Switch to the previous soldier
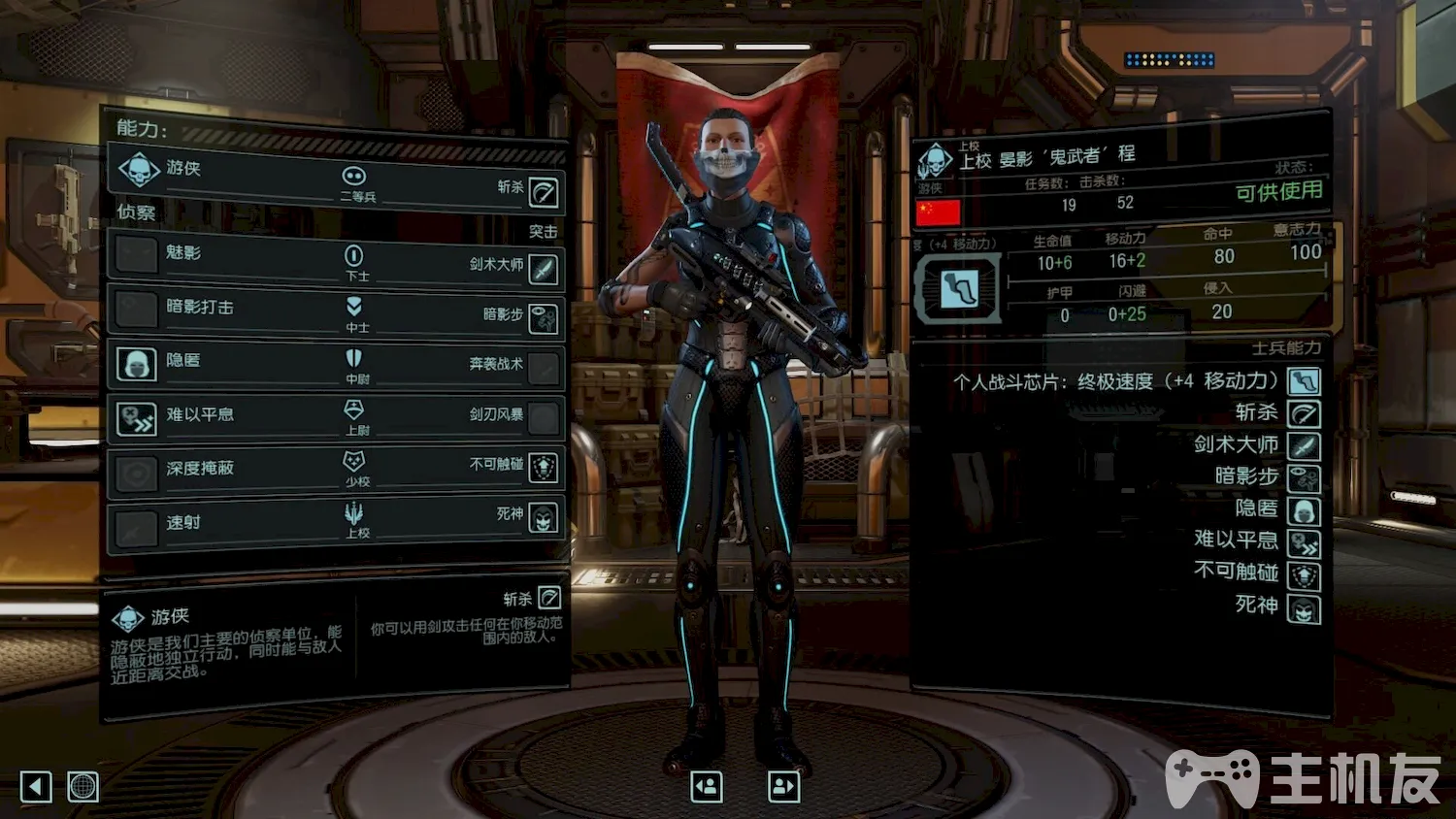Viewport: 1456px width, 819px height. 707,786
